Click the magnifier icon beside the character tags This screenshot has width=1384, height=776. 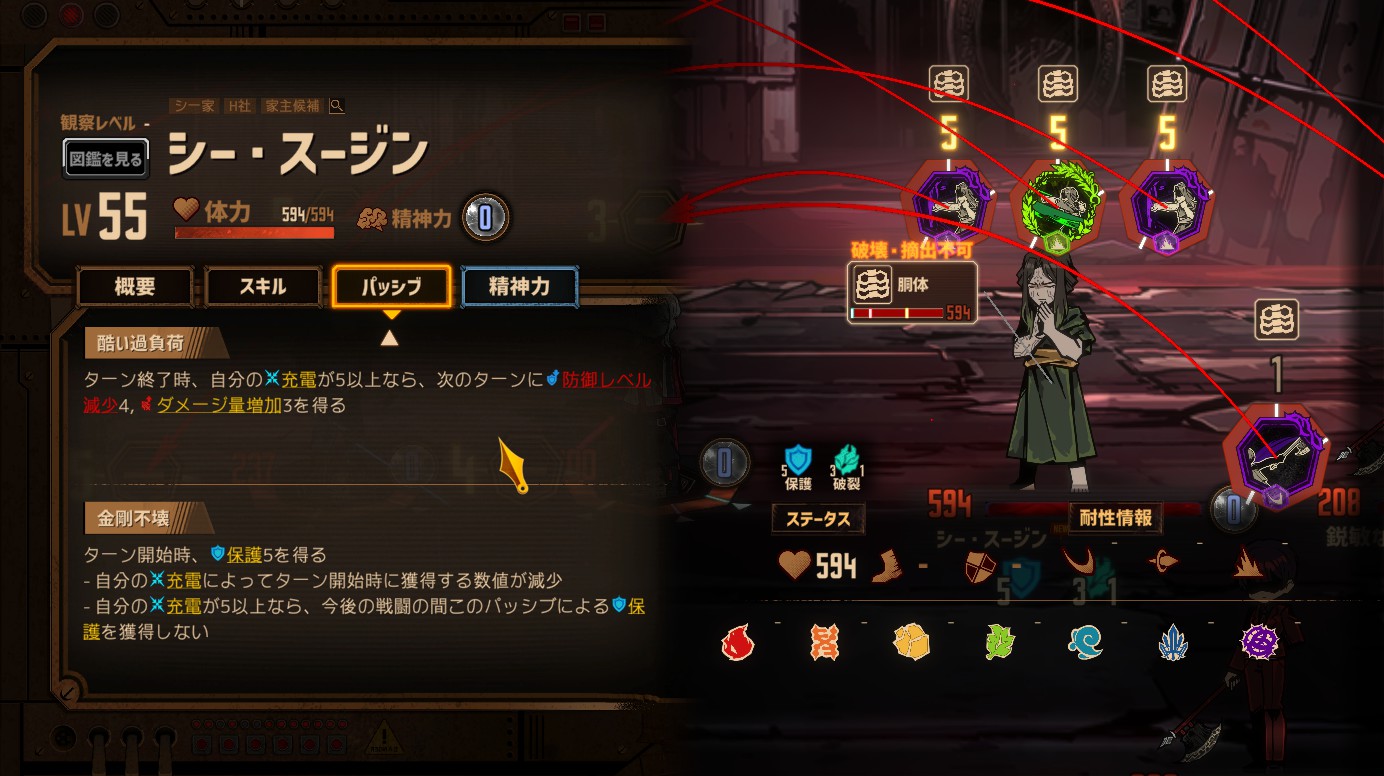337,106
